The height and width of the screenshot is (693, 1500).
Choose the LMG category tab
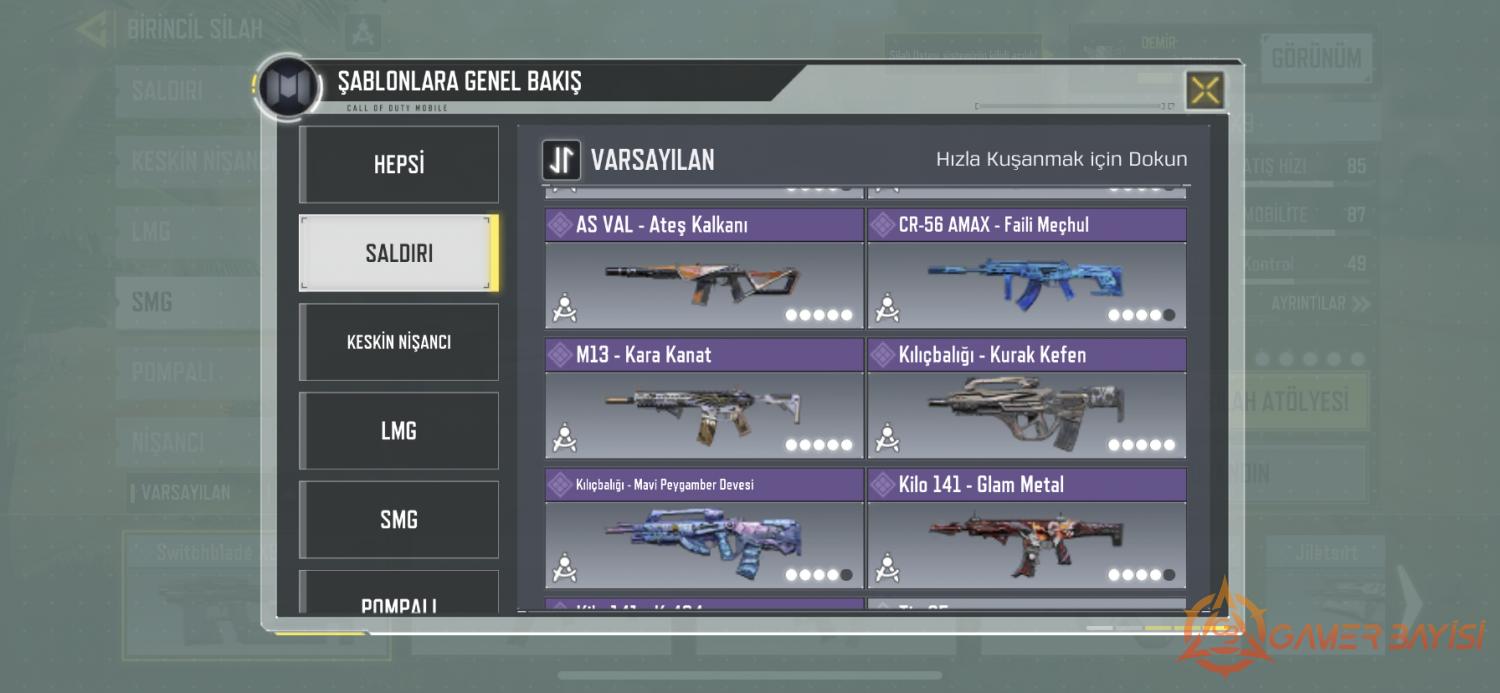click(x=399, y=431)
